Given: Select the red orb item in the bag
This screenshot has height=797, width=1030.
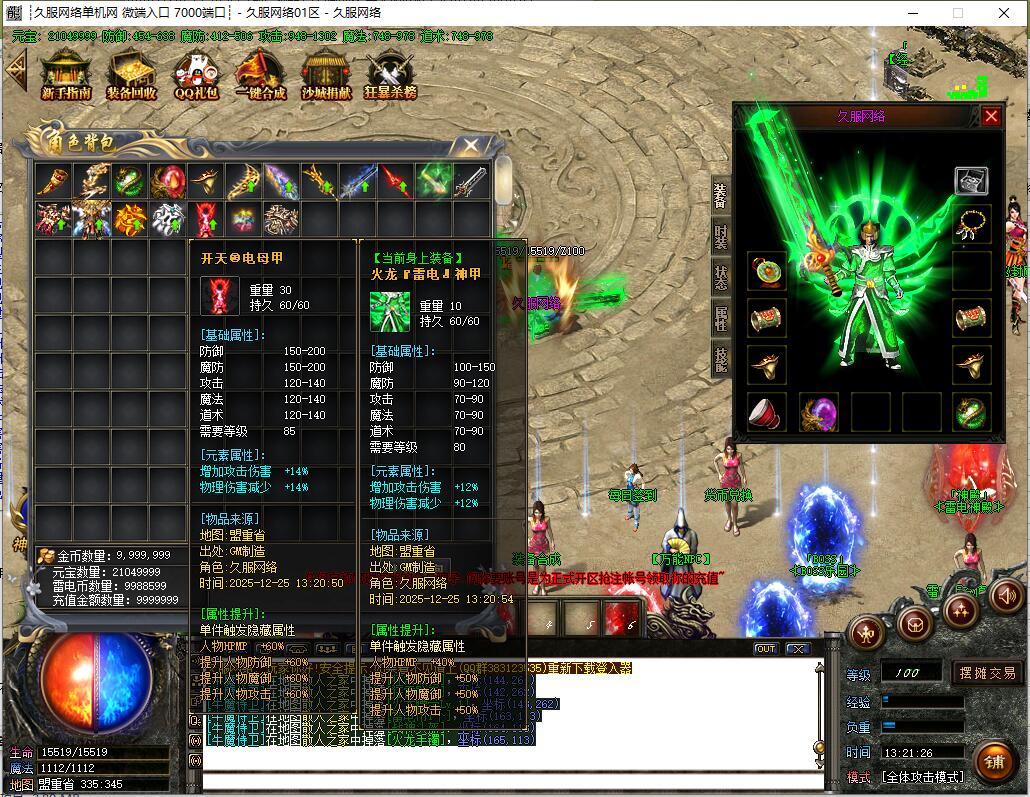Looking at the screenshot, I should [168, 181].
